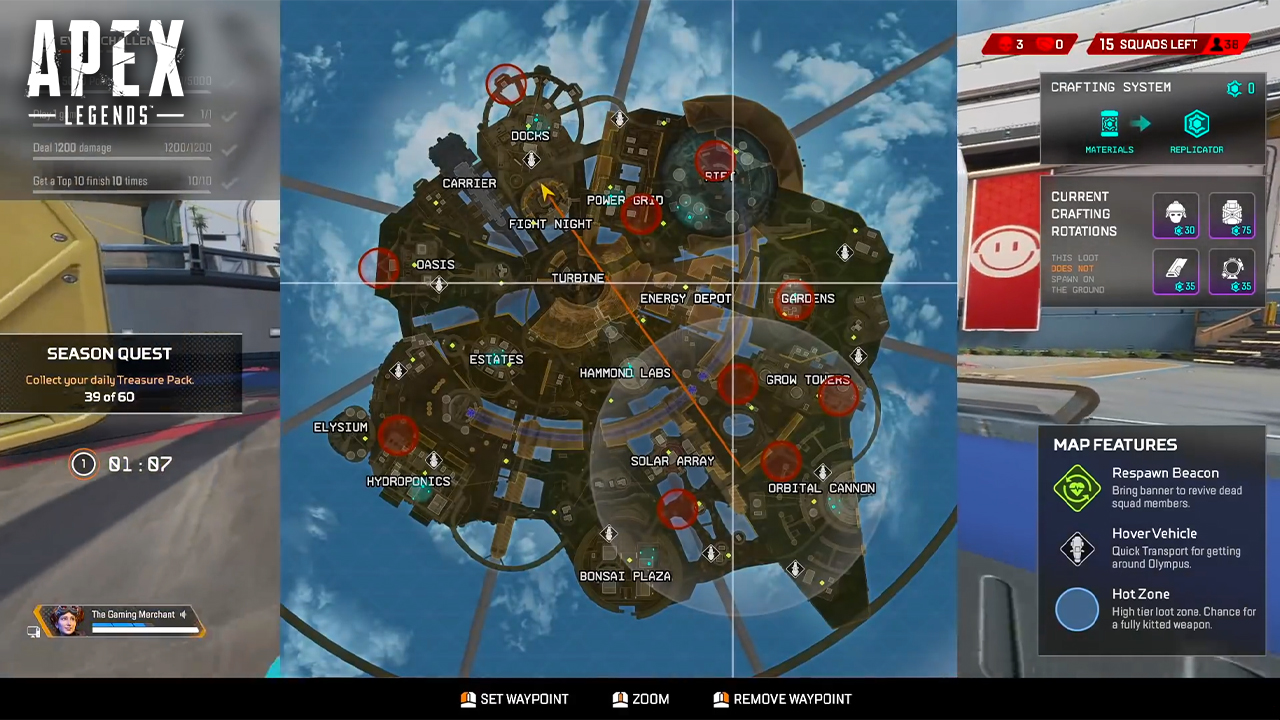The image size is (1280, 720).
Task: Click the Zoom map control
Action: [641, 699]
